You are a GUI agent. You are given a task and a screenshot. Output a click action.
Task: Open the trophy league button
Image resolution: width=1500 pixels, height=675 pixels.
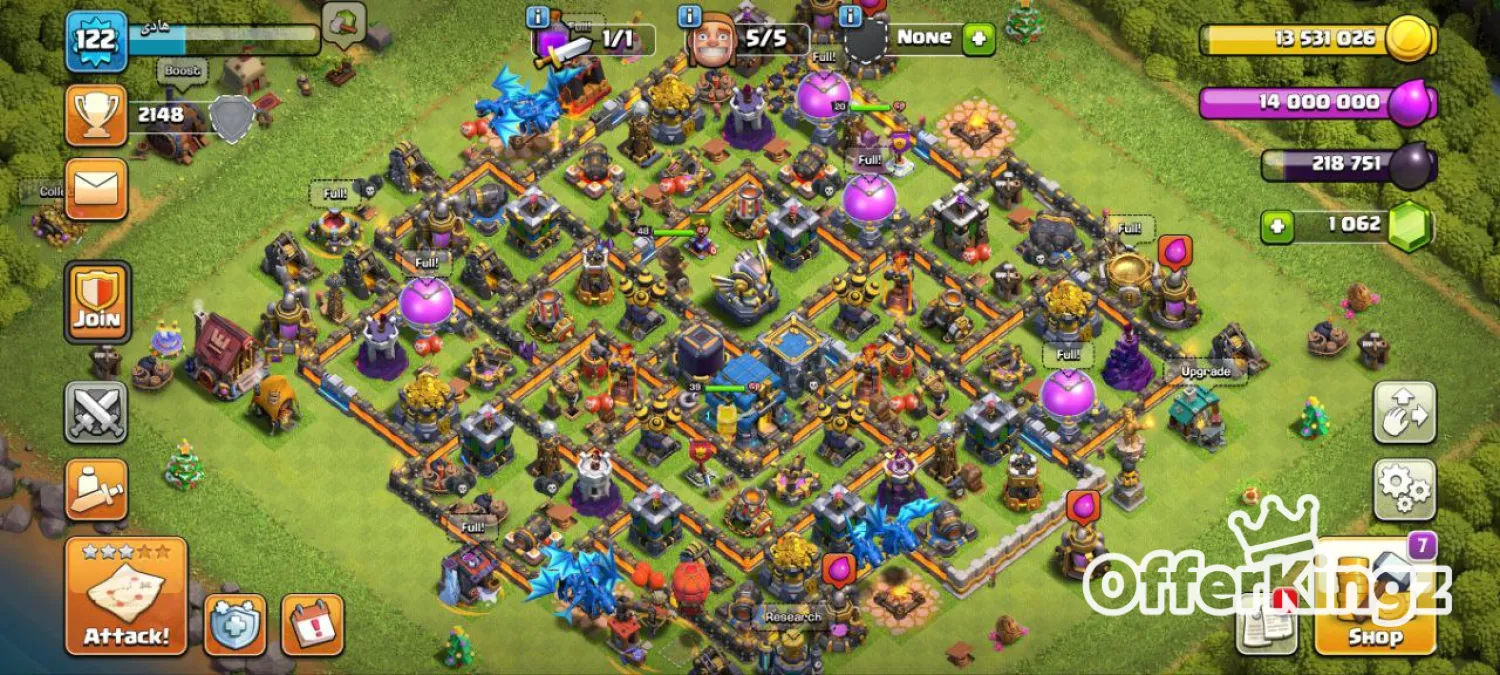tap(96, 115)
